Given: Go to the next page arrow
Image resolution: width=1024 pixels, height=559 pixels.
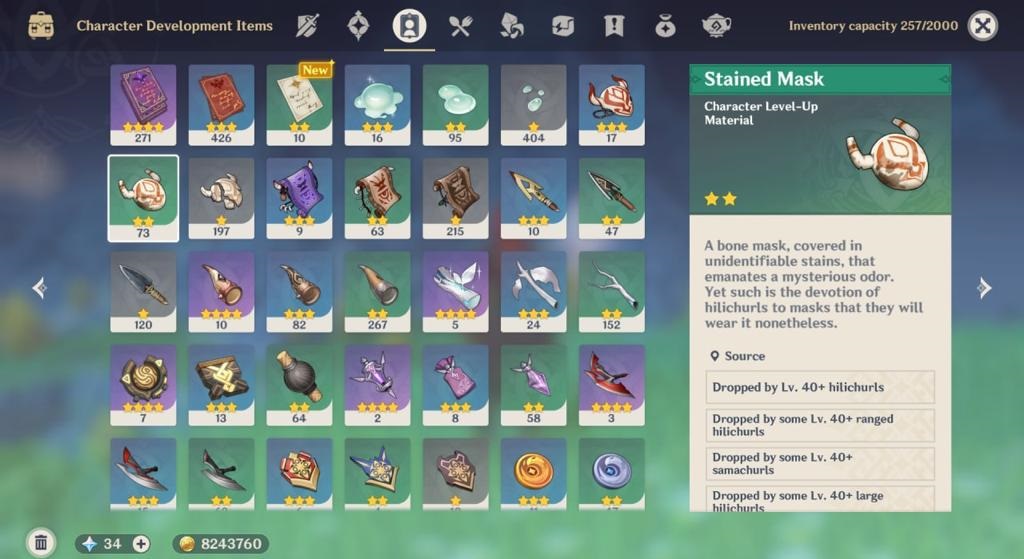Looking at the screenshot, I should coord(984,288).
